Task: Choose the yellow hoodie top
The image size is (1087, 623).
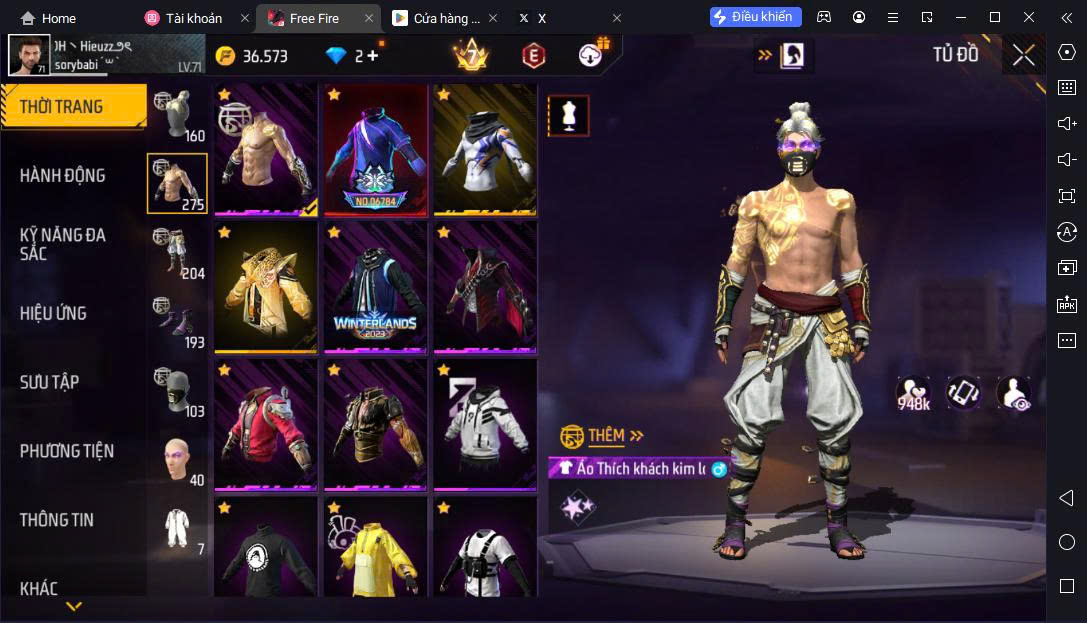Action: 375,548
